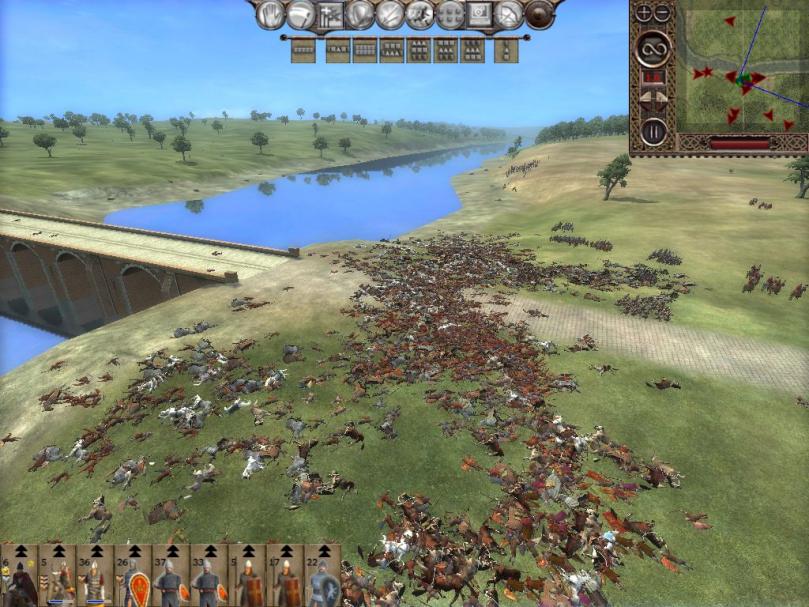Select the unit card with 26 soldiers
This screenshot has height=607, width=809.
pyautogui.click(x=134, y=578)
